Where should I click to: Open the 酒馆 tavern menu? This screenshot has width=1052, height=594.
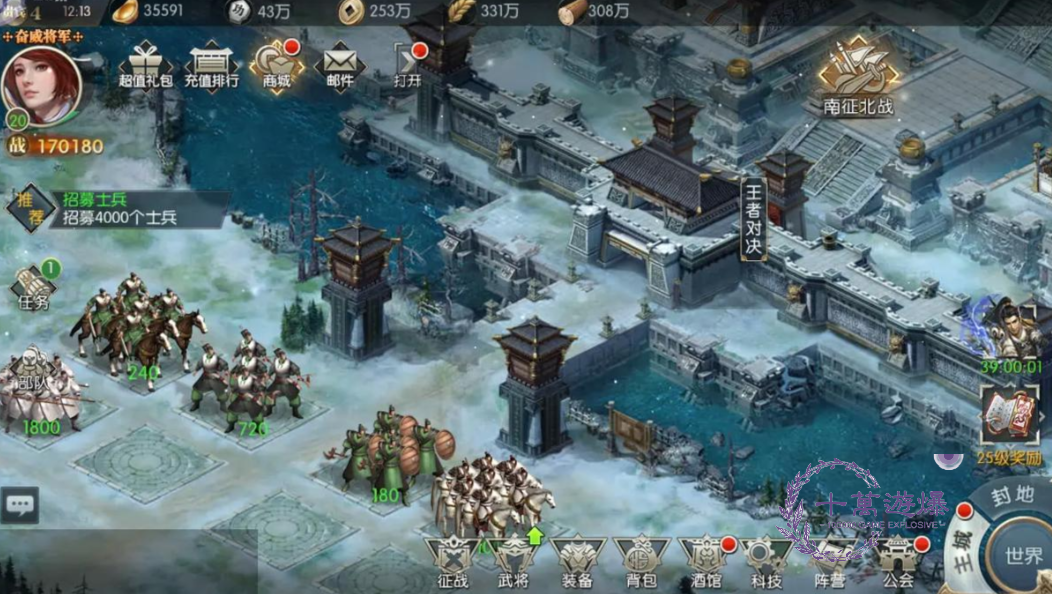click(x=705, y=562)
